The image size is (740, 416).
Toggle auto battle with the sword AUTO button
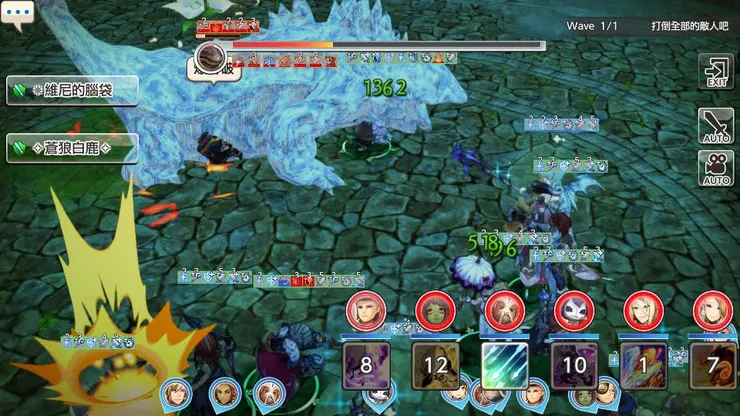click(x=716, y=125)
